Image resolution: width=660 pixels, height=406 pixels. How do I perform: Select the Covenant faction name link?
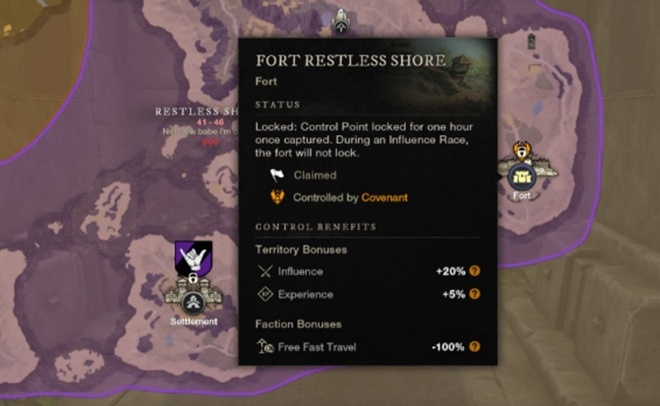pyautogui.click(x=385, y=198)
